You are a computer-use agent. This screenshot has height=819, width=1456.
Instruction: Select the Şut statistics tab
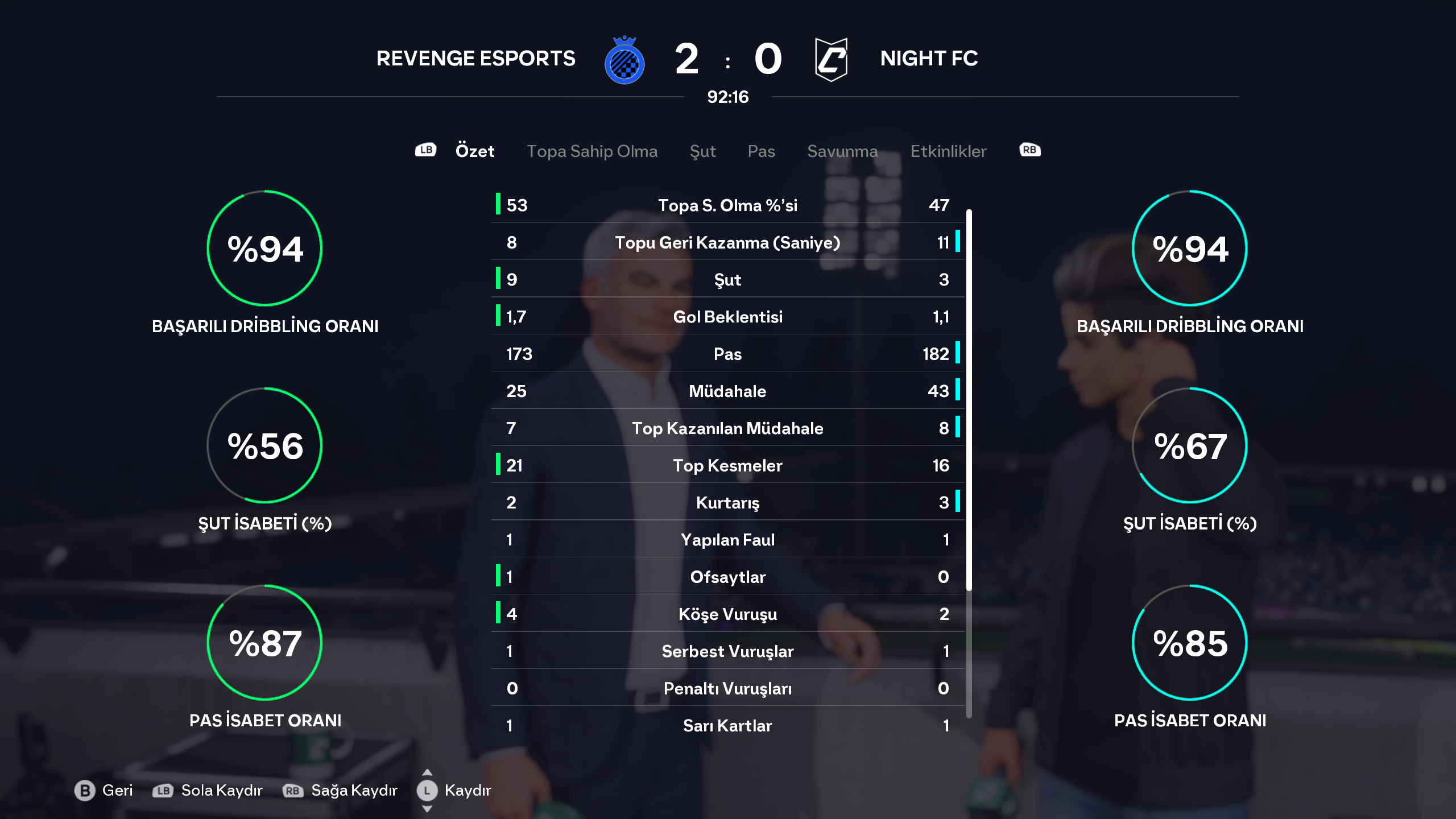click(702, 151)
